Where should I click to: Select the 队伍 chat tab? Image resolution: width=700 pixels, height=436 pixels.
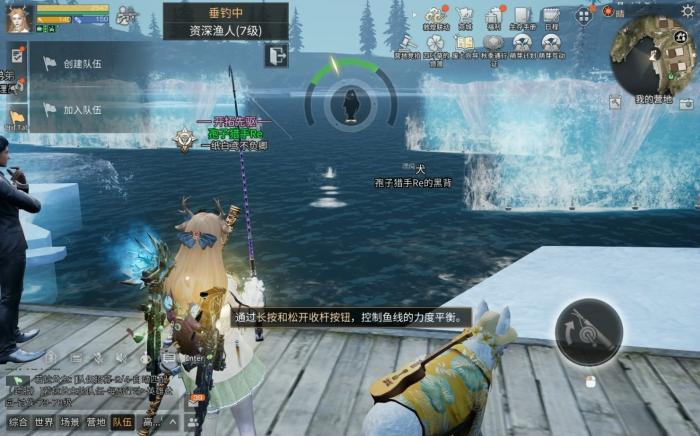(x=123, y=423)
